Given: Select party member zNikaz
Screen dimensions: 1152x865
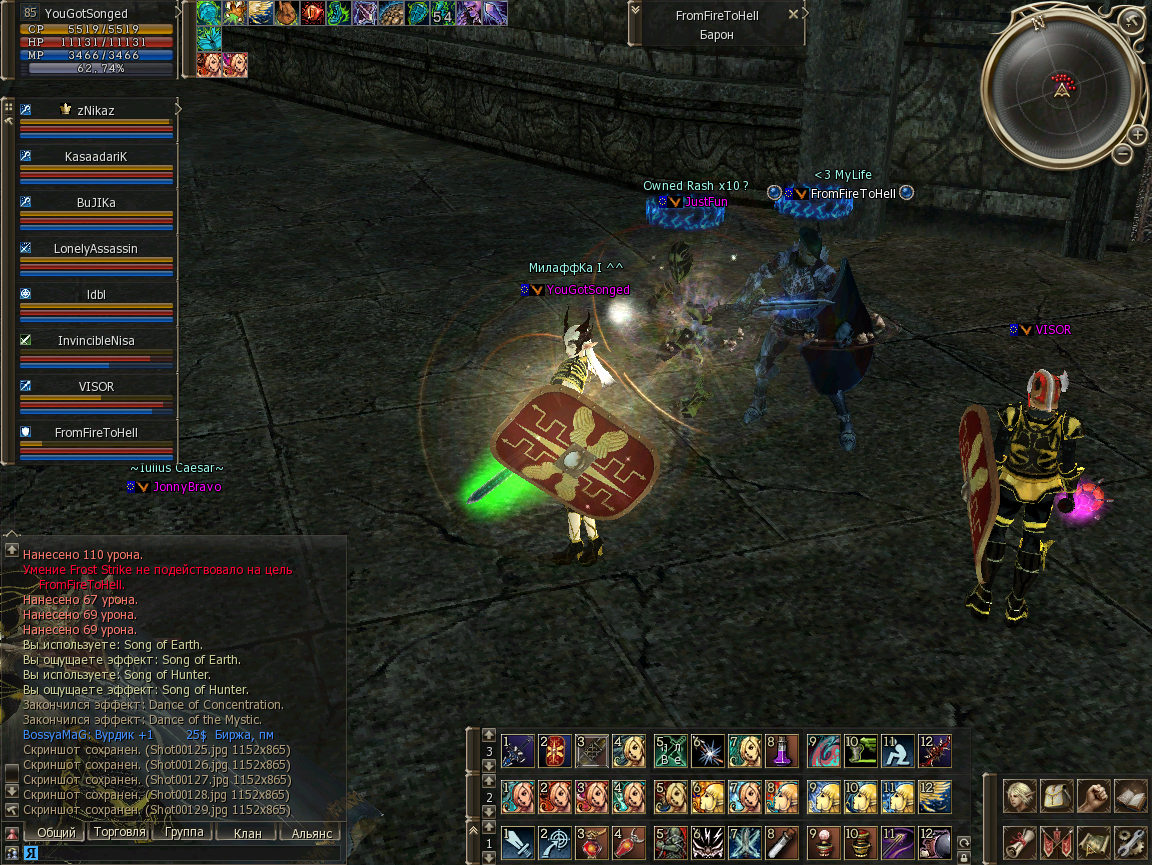Looking at the screenshot, I should tap(96, 111).
